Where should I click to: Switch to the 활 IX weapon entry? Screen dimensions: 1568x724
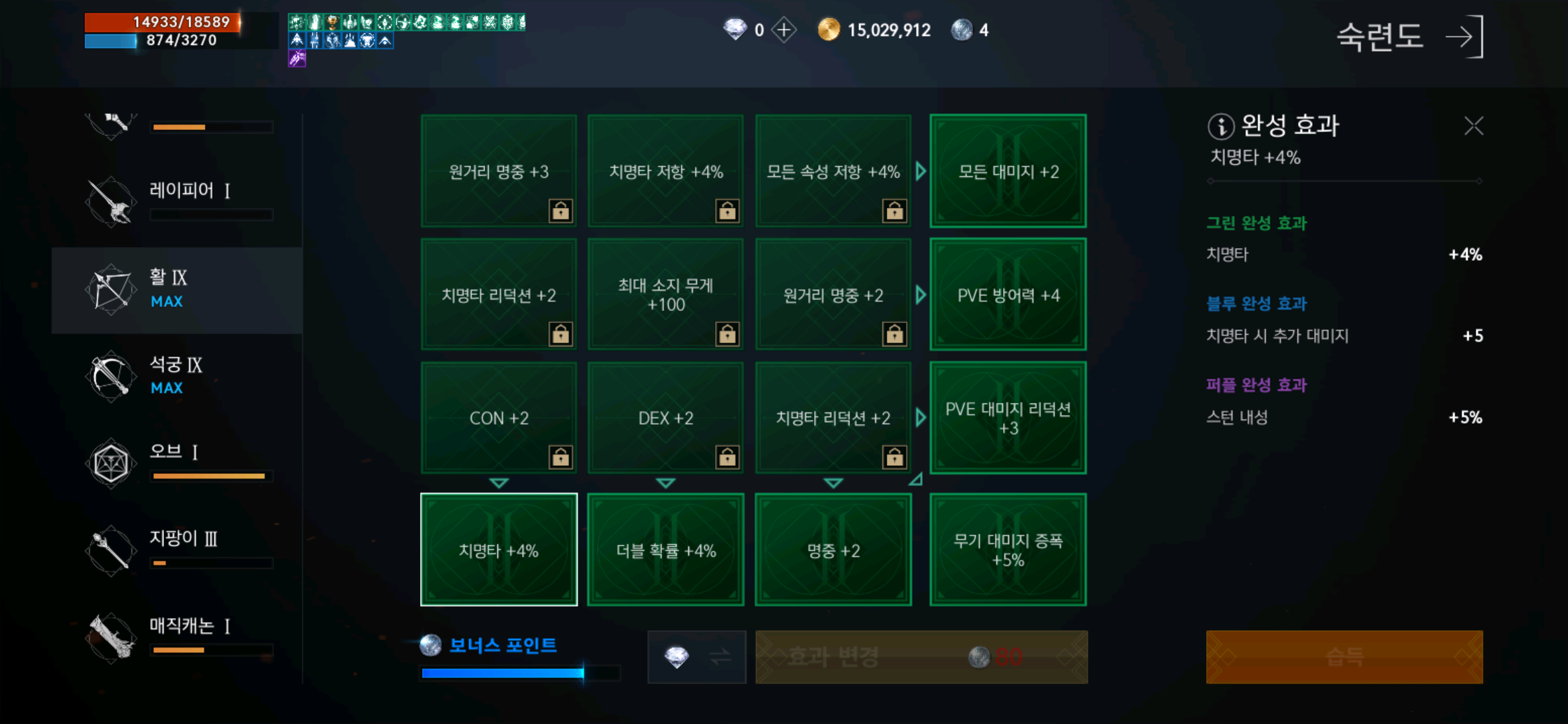click(178, 290)
